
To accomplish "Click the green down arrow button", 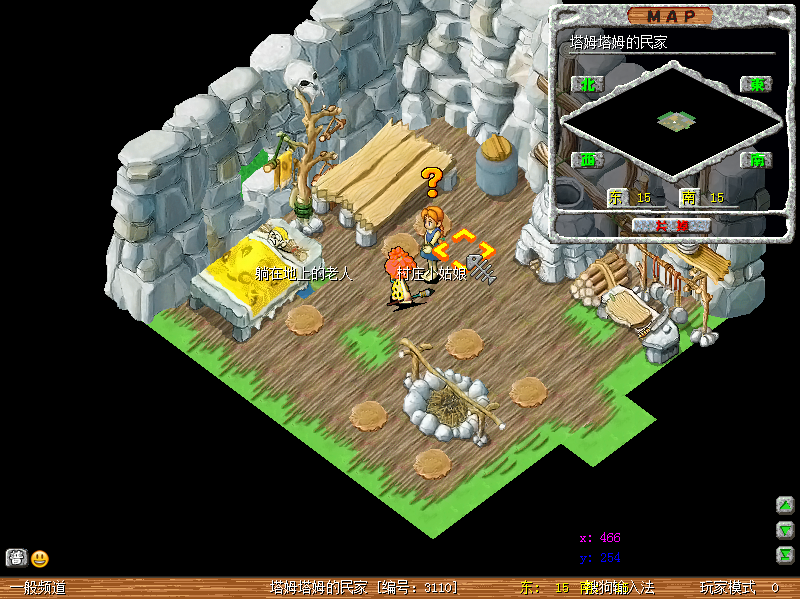I will click(785, 530).
